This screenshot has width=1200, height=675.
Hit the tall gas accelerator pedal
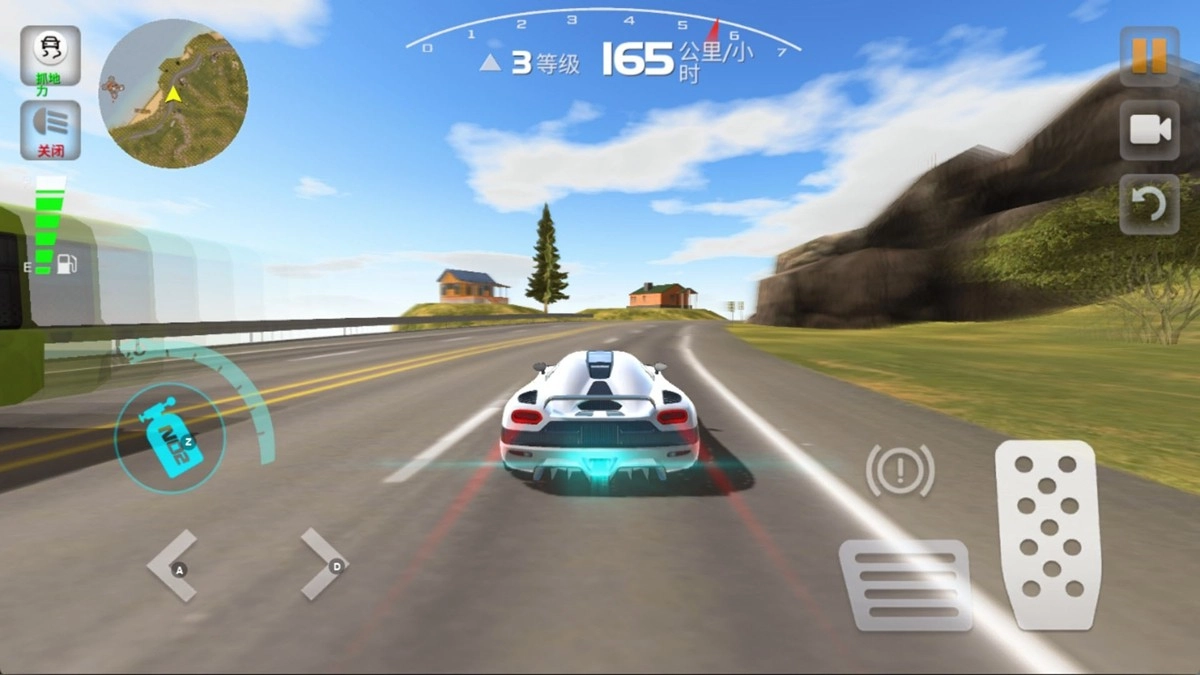(1048, 535)
